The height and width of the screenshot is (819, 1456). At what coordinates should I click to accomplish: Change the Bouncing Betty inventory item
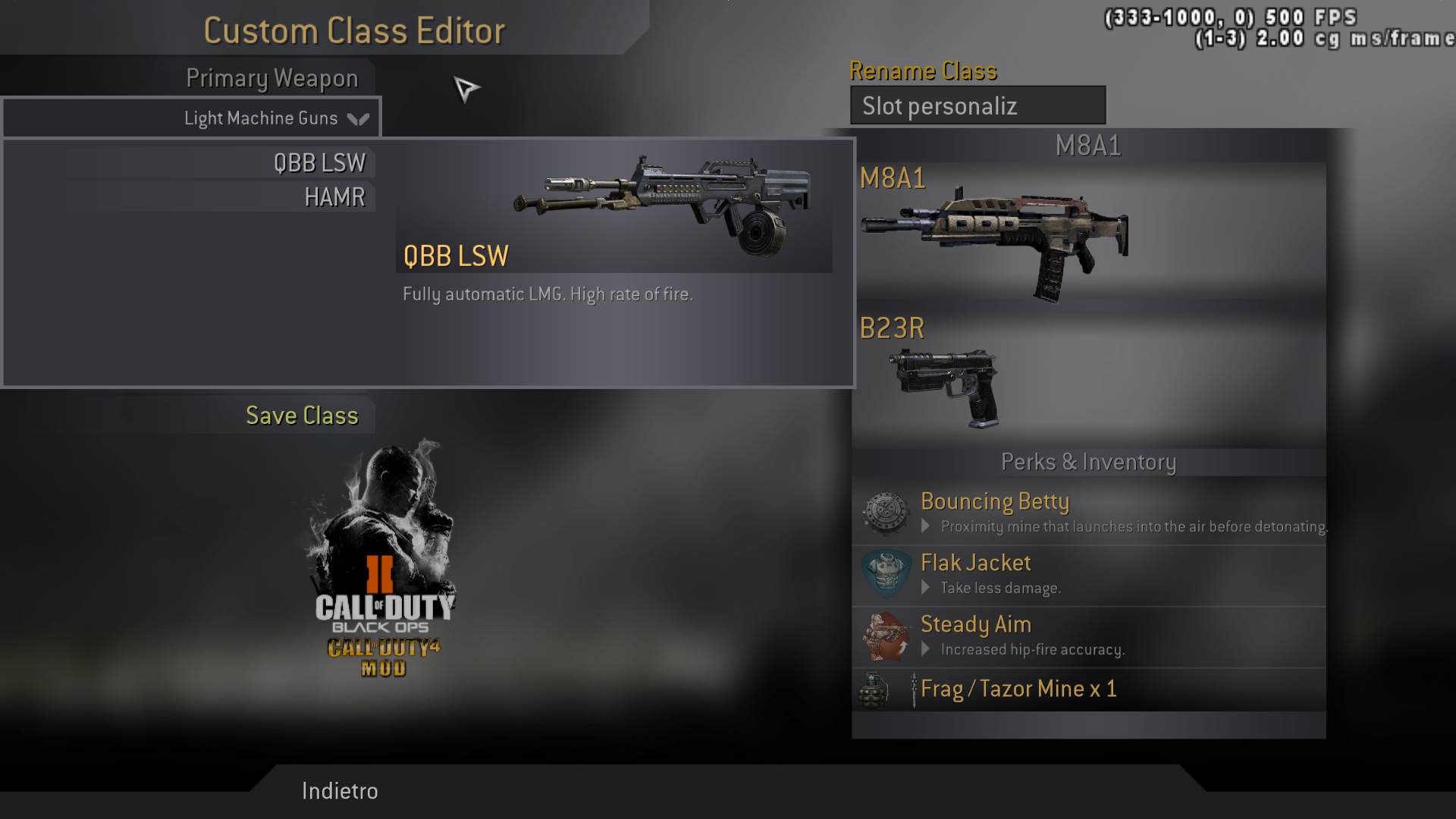coord(1089,513)
